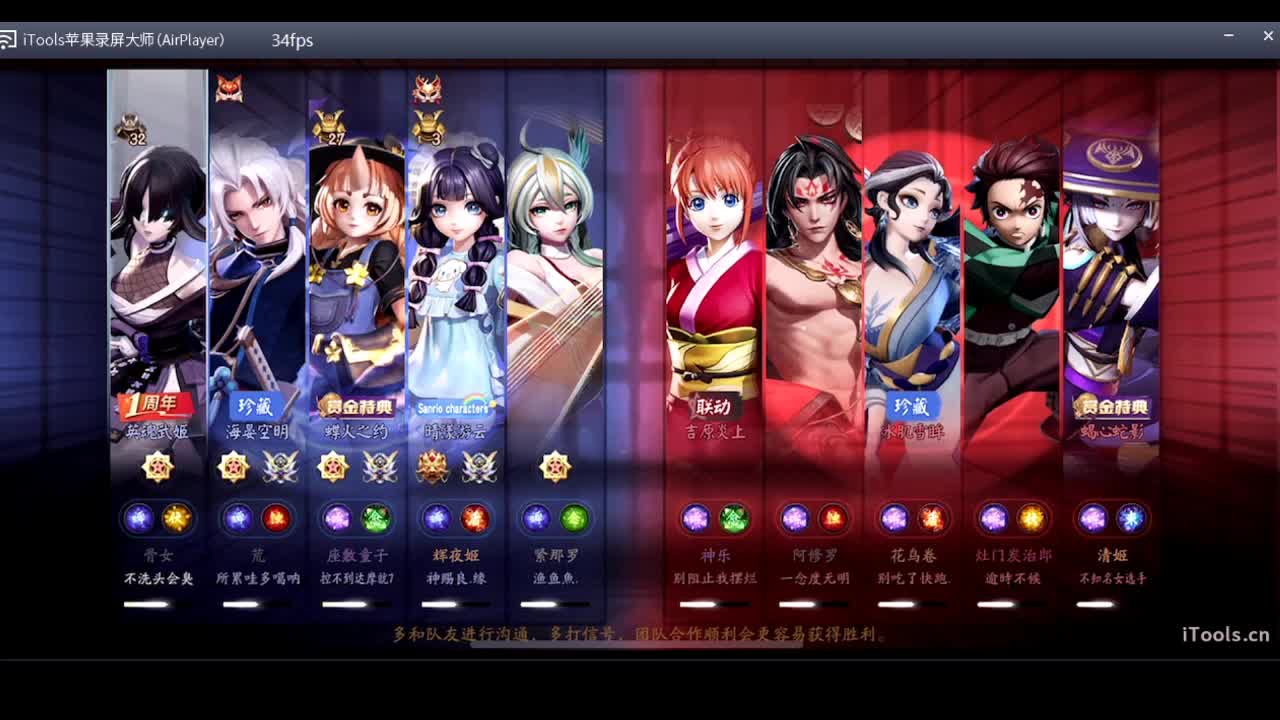Open the iTools.cn link
Viewport: 1280px width, 720px height.
coord(1224,634)
